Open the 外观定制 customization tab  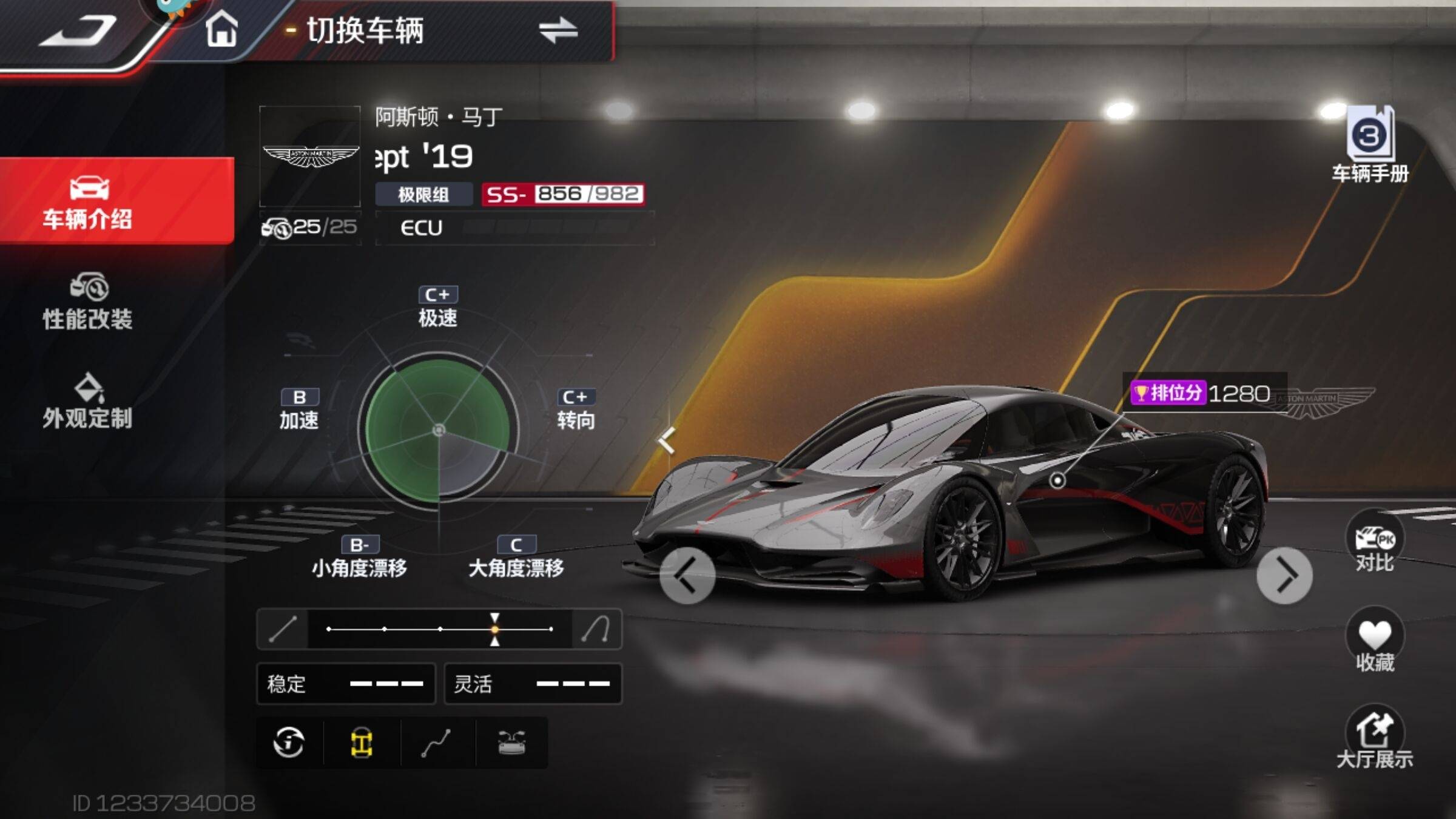pyautogui.click(x=88, y=402)
